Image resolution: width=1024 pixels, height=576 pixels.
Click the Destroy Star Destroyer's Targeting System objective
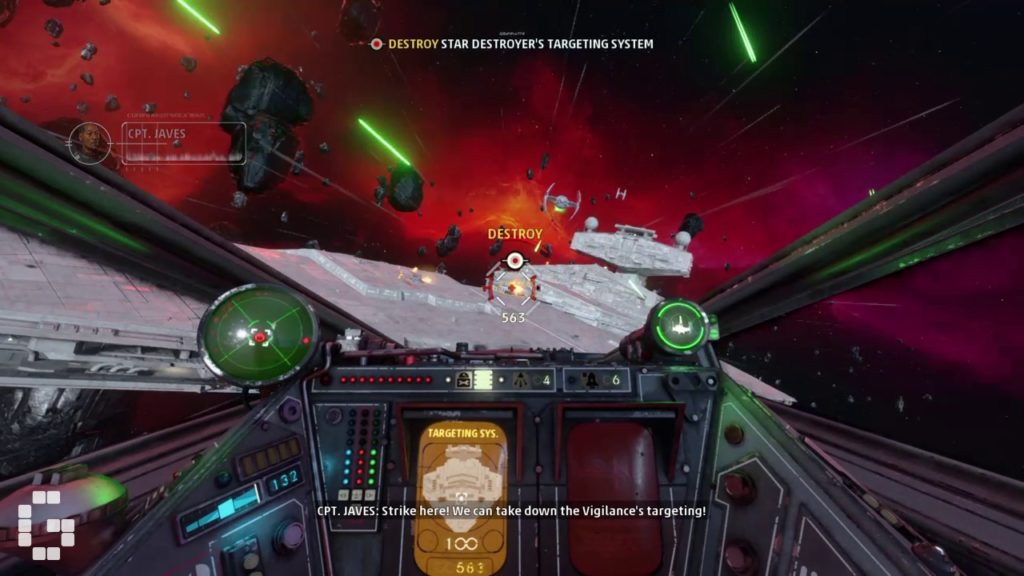(512, 44)
